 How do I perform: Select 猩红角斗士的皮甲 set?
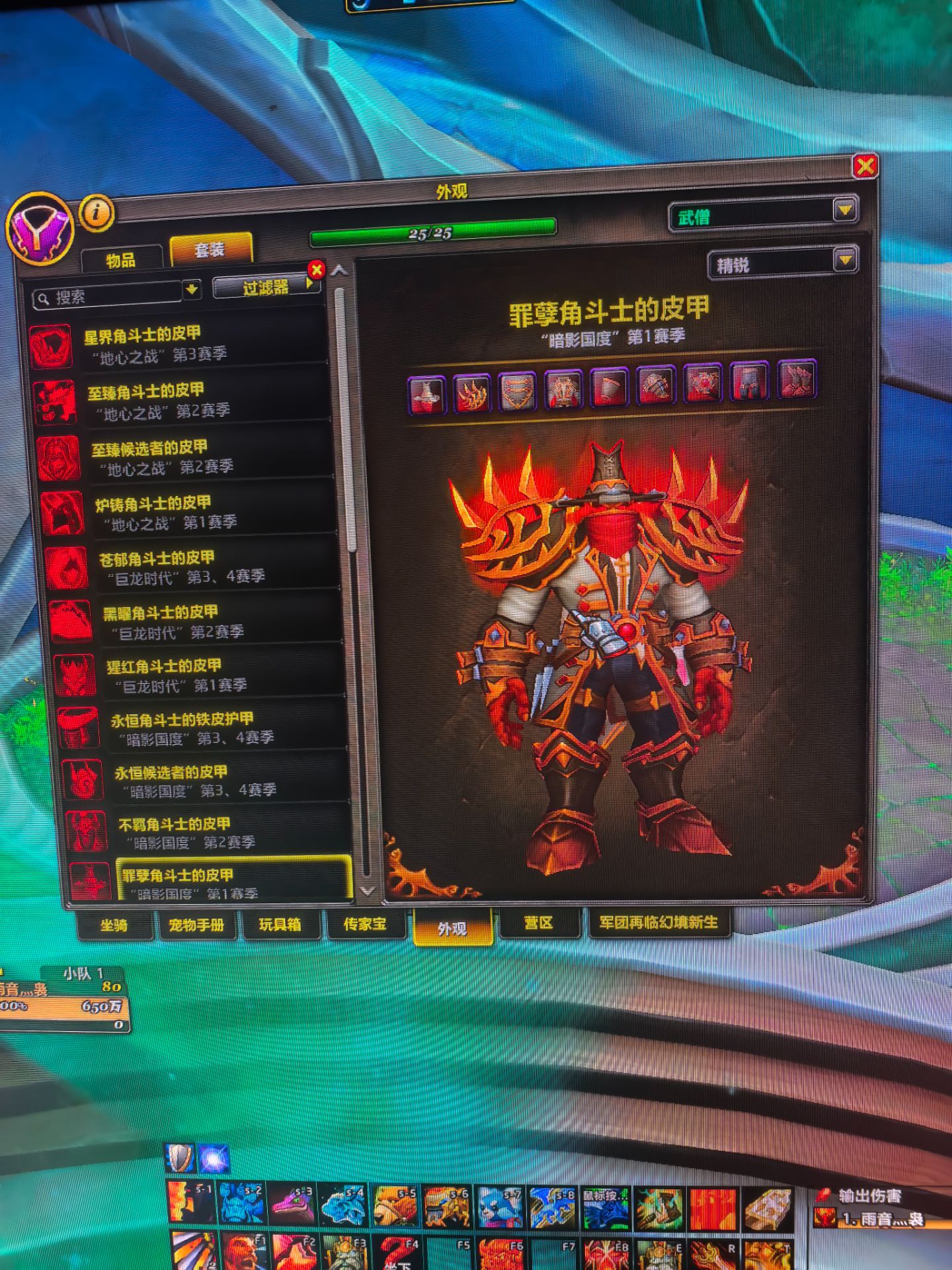coord(198,675)
